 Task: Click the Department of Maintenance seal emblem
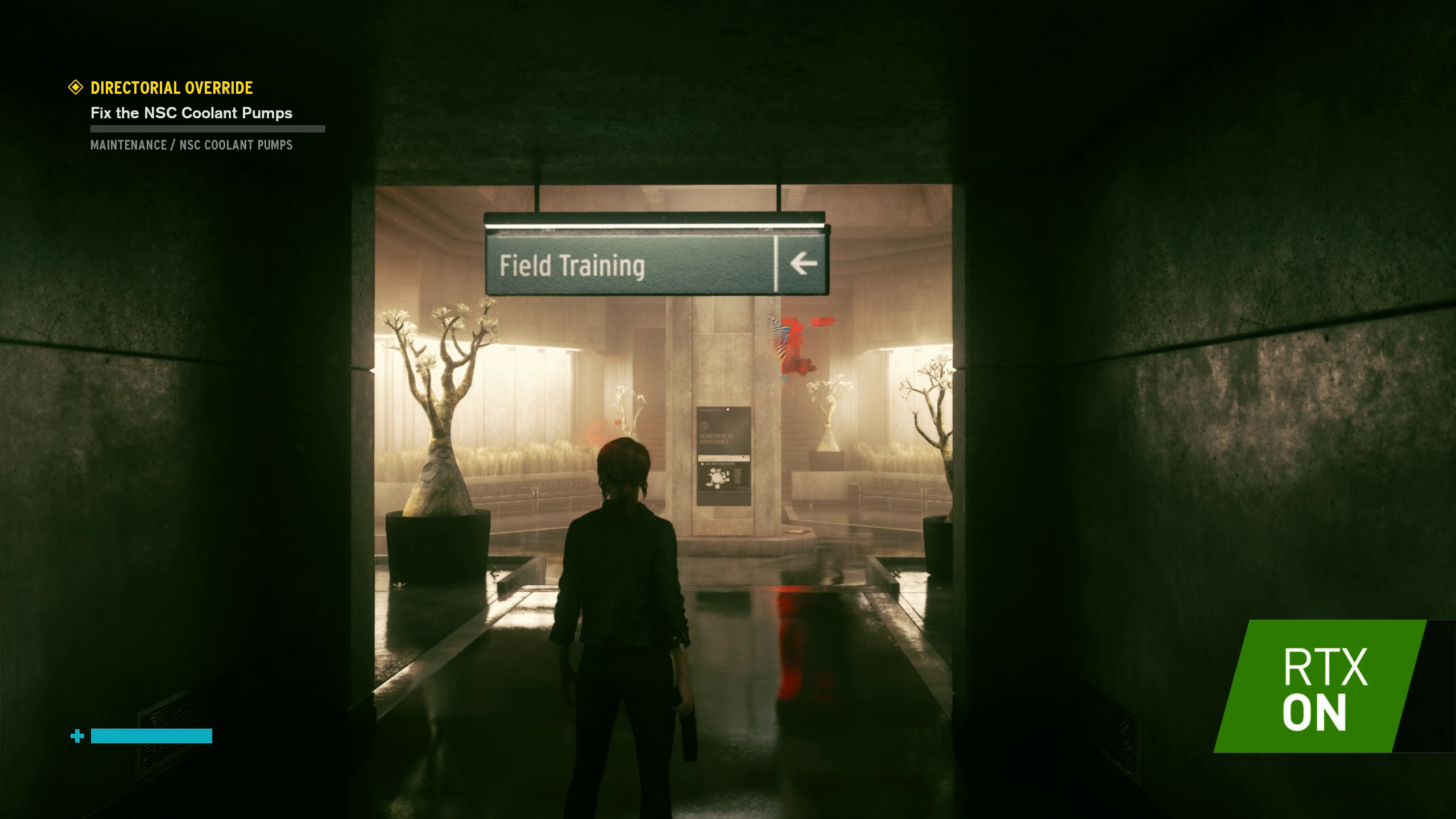(x=704, y=425)
